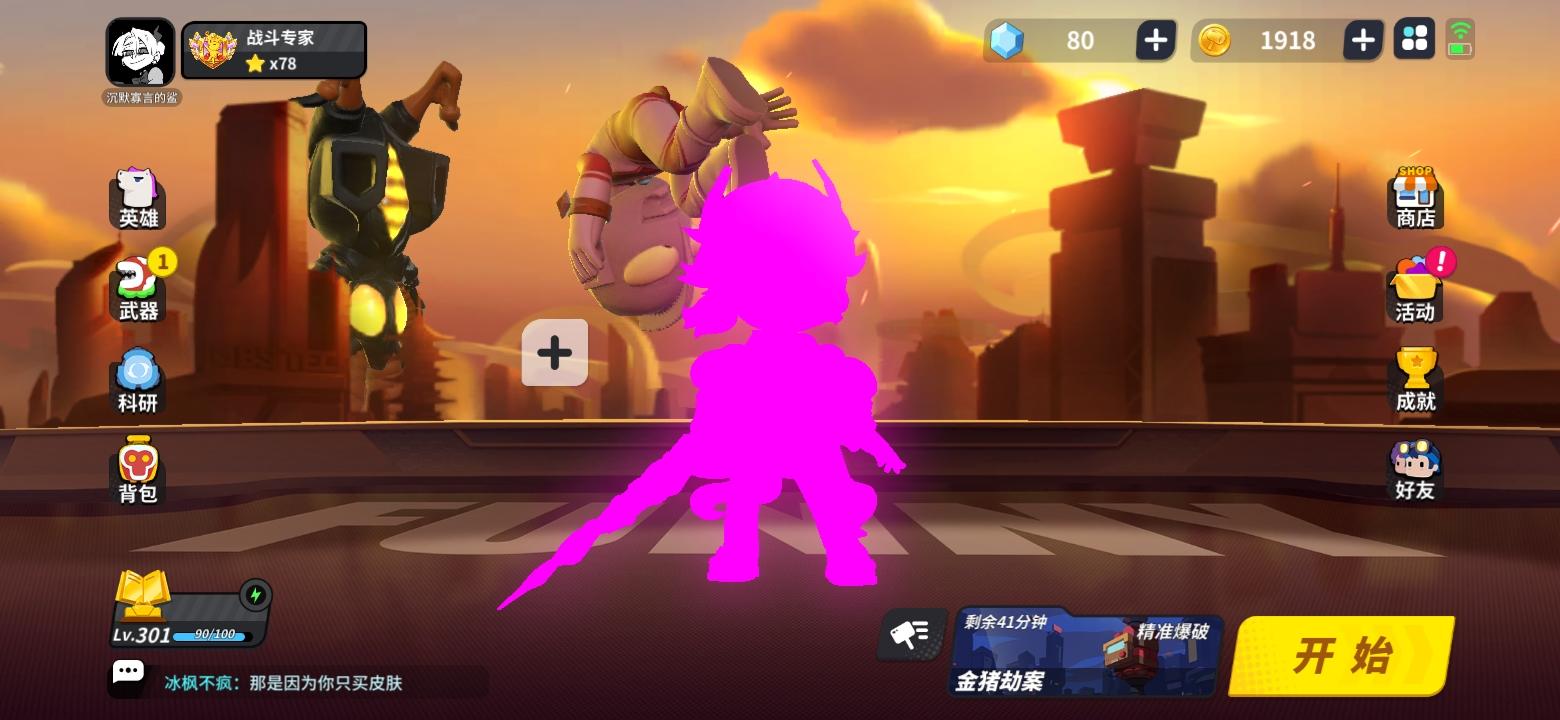View the 活动 (Events) with red alert

click(x=1415, y=288)
